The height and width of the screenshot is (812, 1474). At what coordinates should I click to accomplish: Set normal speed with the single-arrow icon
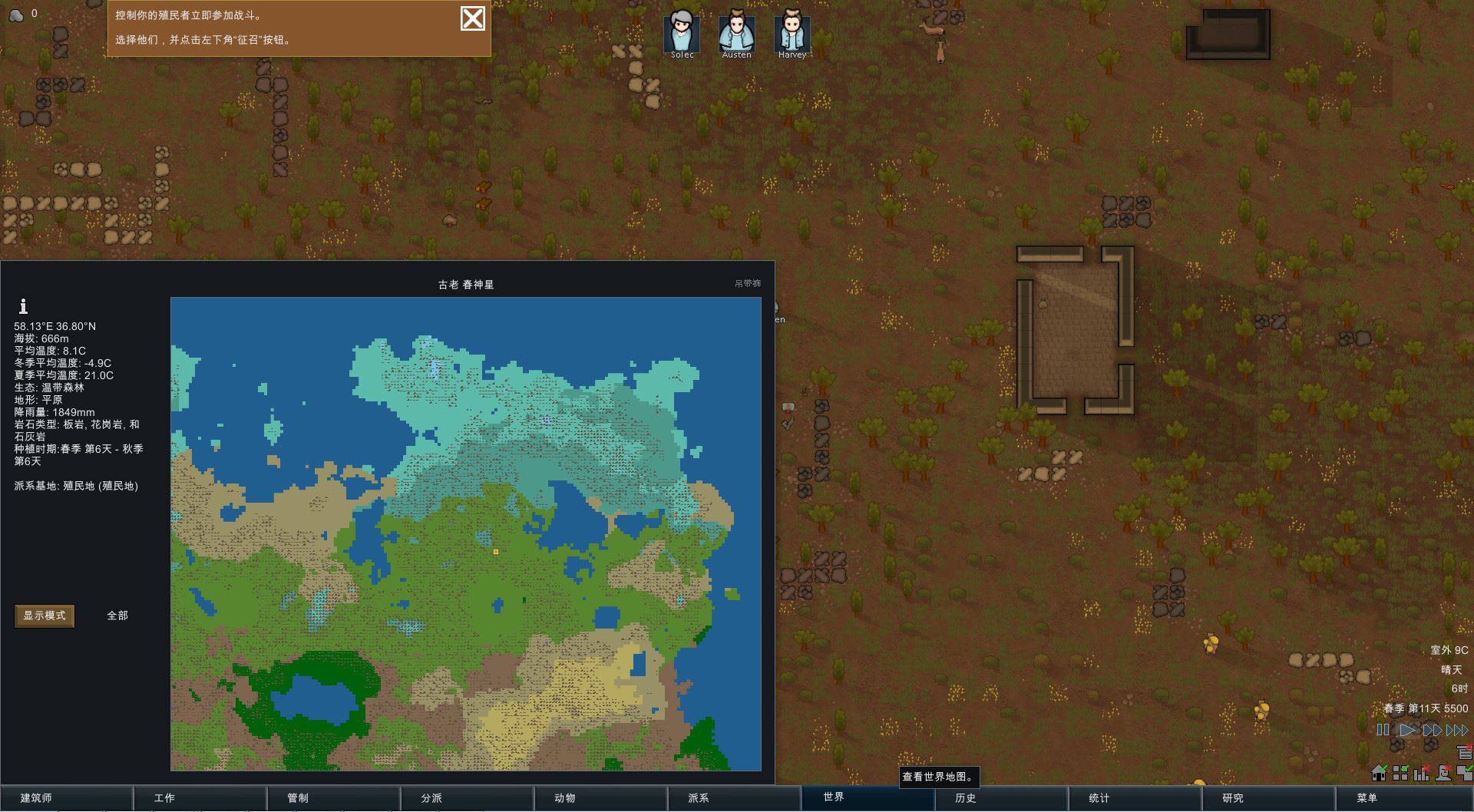coord(1407,731)
